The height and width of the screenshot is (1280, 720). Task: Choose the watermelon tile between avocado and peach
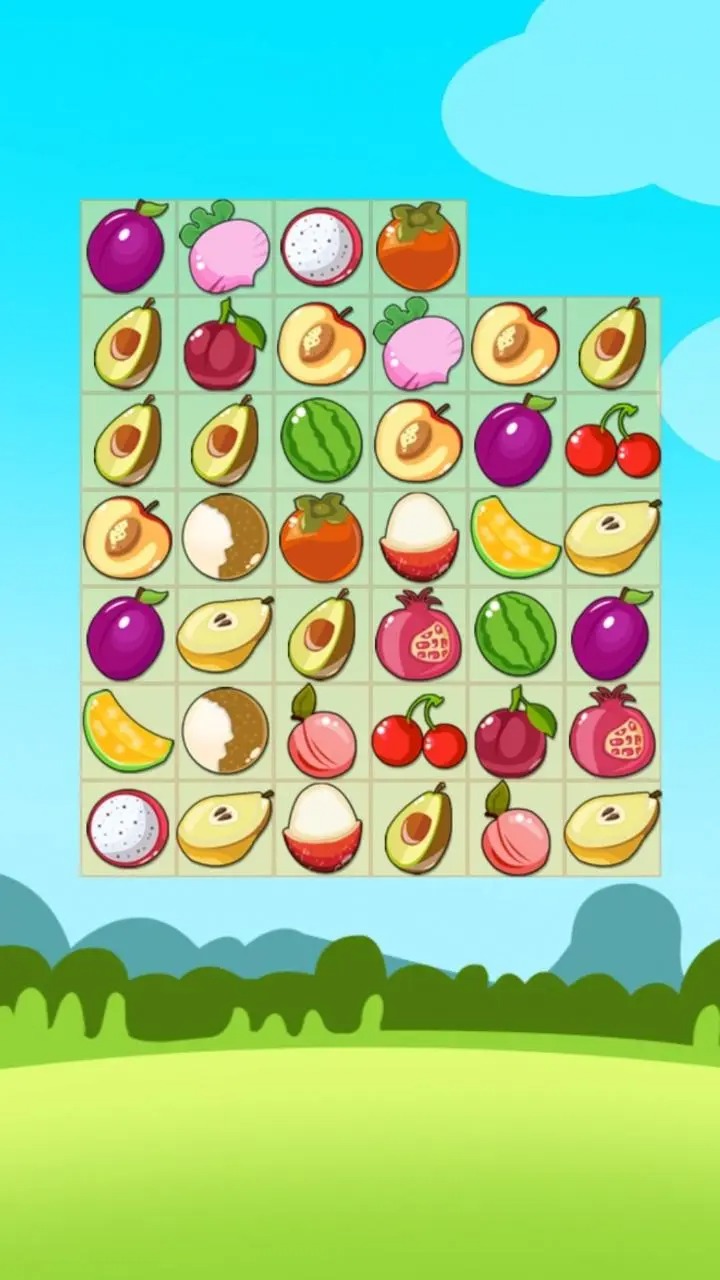pyautogui.click(x=321, y=440)
